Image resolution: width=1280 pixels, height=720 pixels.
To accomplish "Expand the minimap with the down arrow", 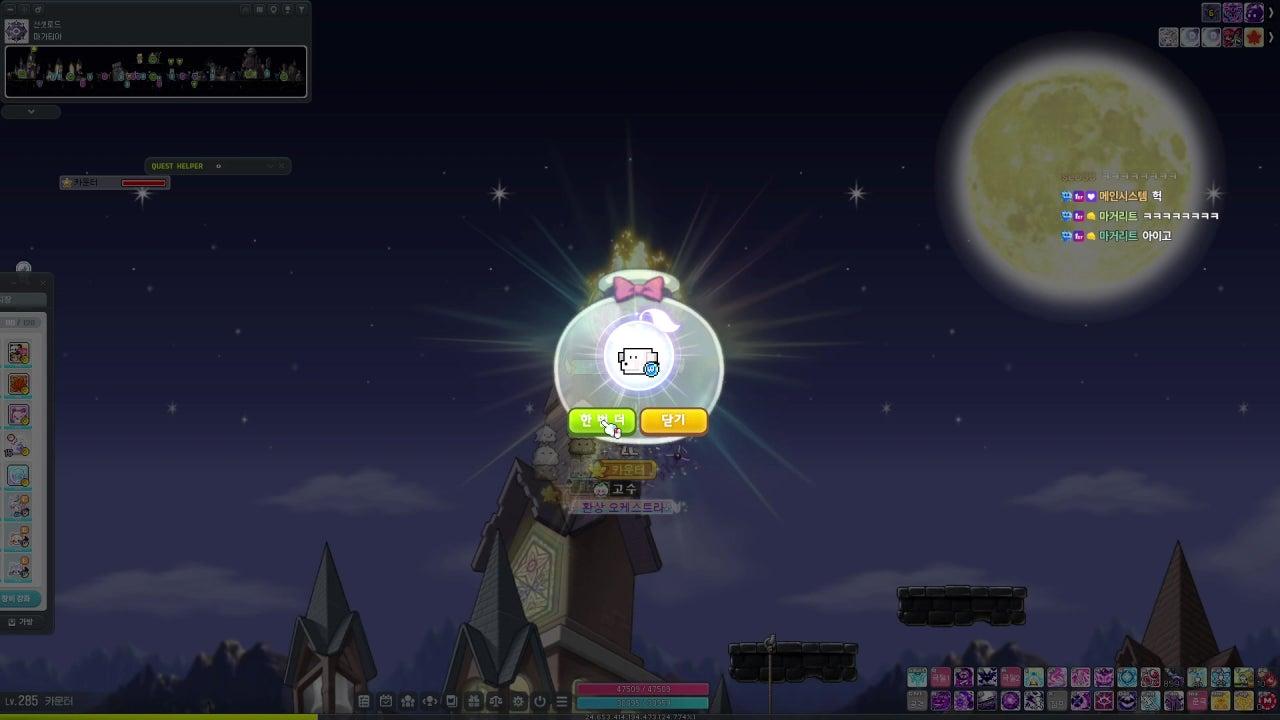I will (31, 112).
